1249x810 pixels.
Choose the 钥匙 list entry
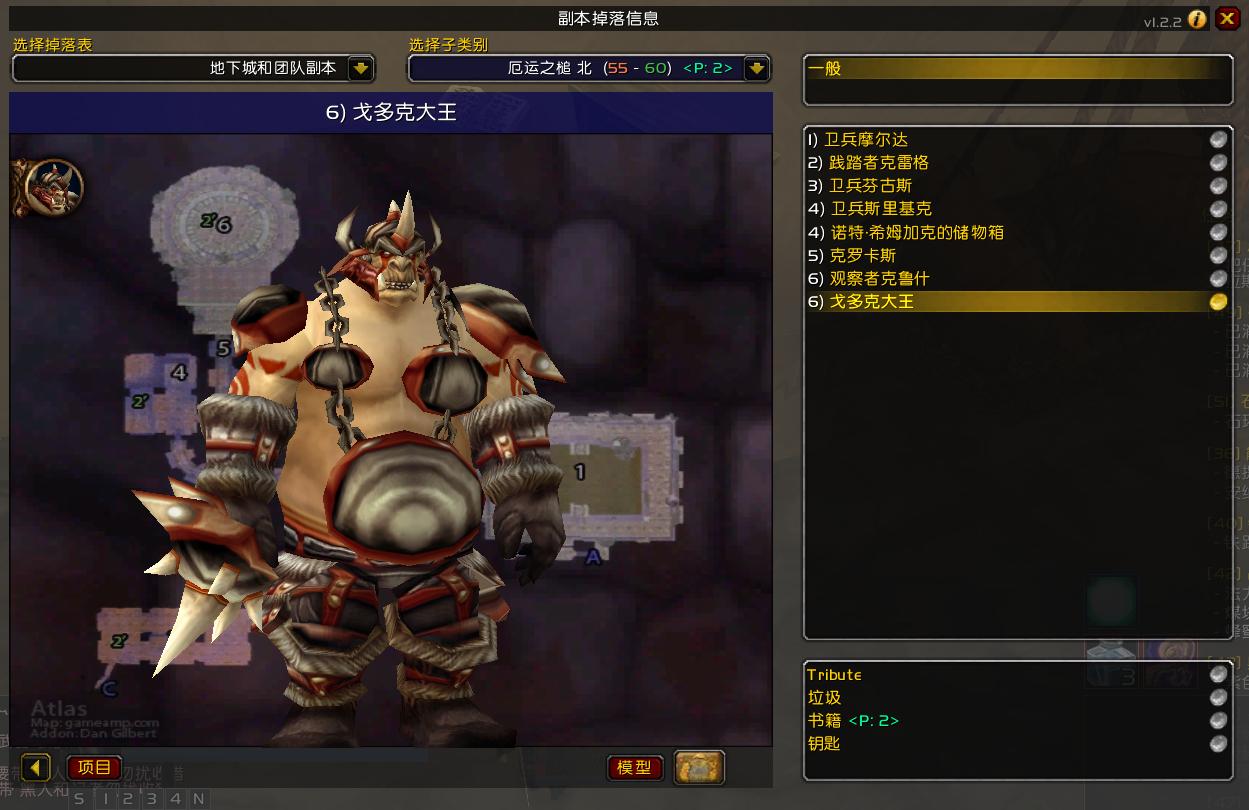tap(824, 744)
